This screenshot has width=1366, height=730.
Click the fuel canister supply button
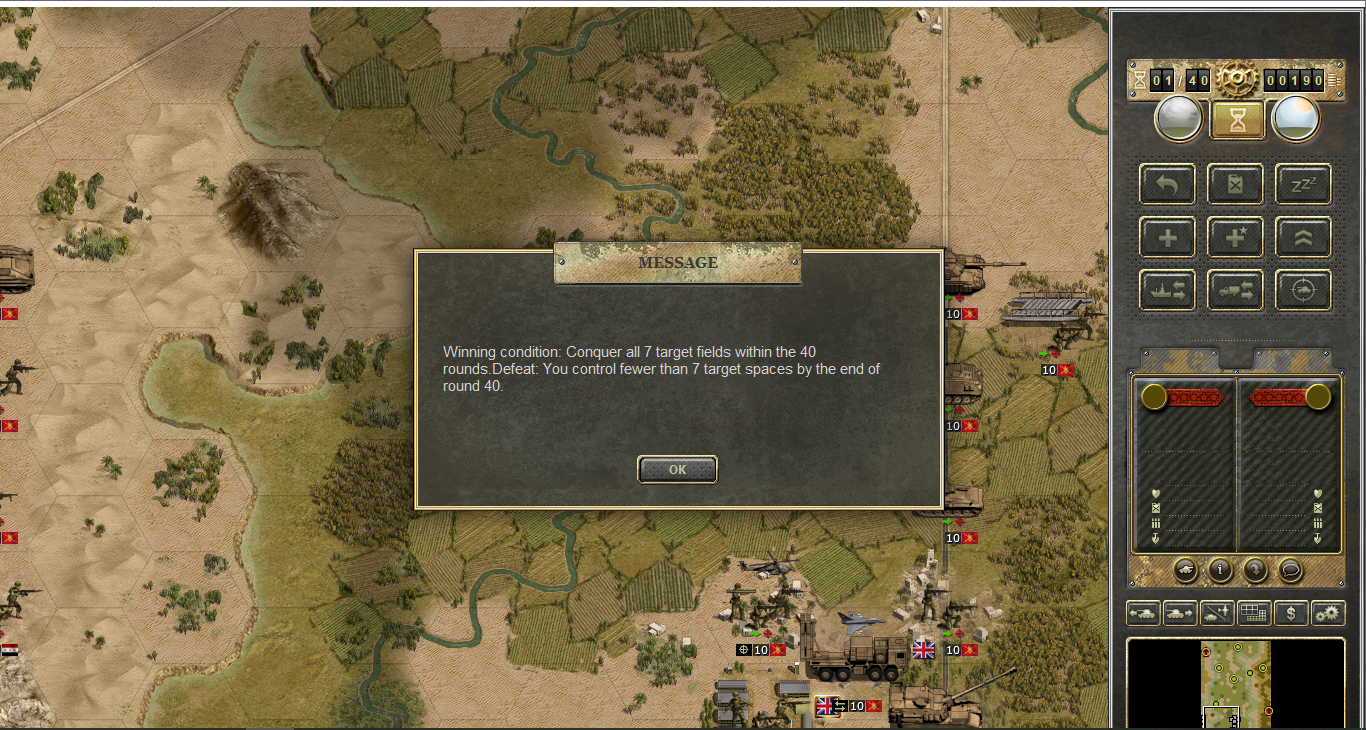click(1235, 184)
